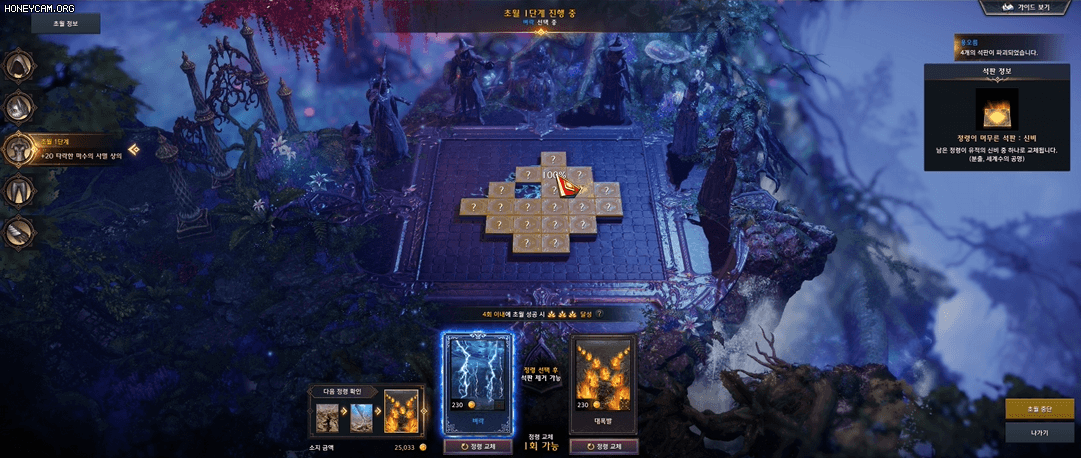Viewport: 1081px width, 458px height.
Task: Collapse the equipment list arrow beside 초월 1단계
Action: (x=133, y=149)
